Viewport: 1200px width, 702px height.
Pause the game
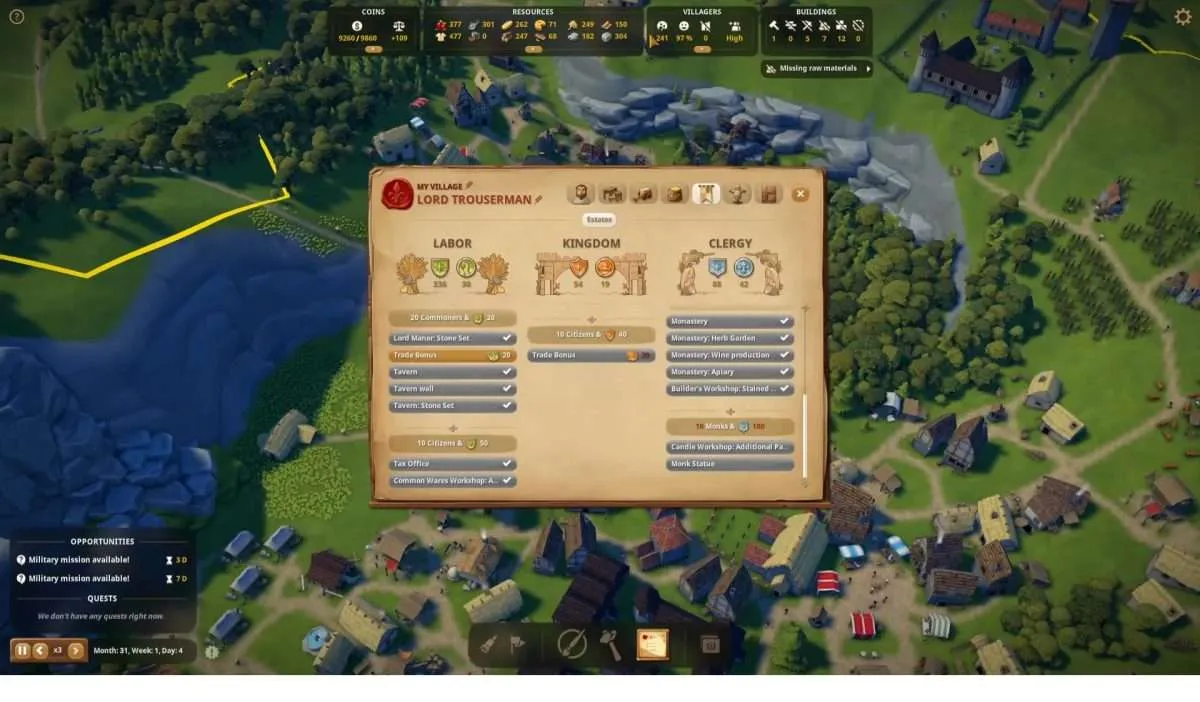(22, 650)
